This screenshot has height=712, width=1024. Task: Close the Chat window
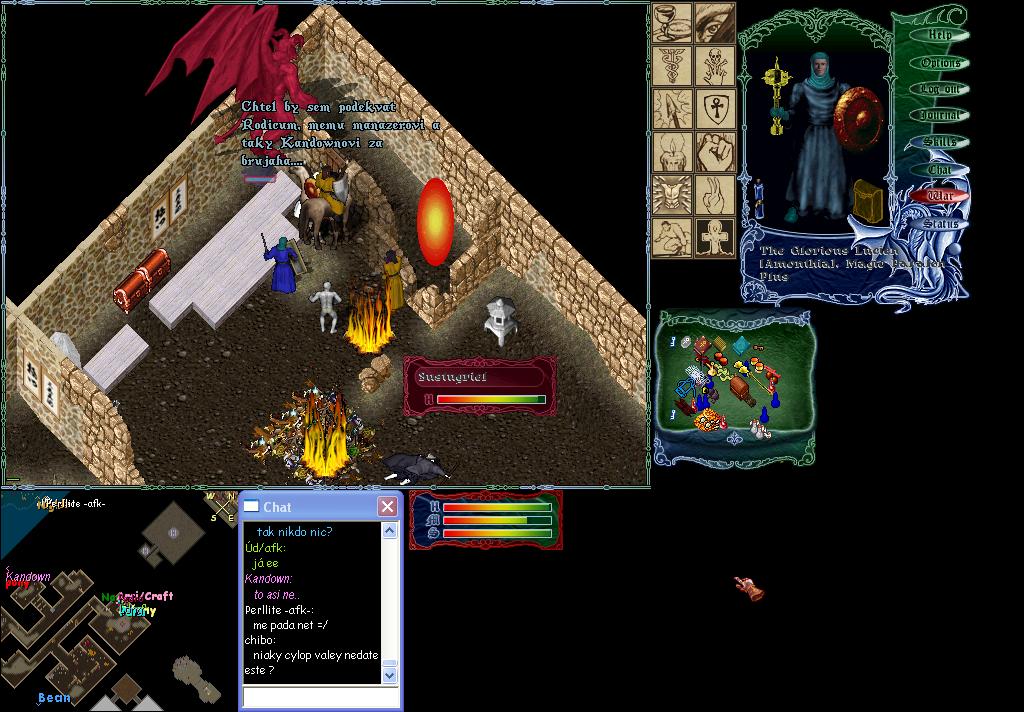(x=387, y=507)
